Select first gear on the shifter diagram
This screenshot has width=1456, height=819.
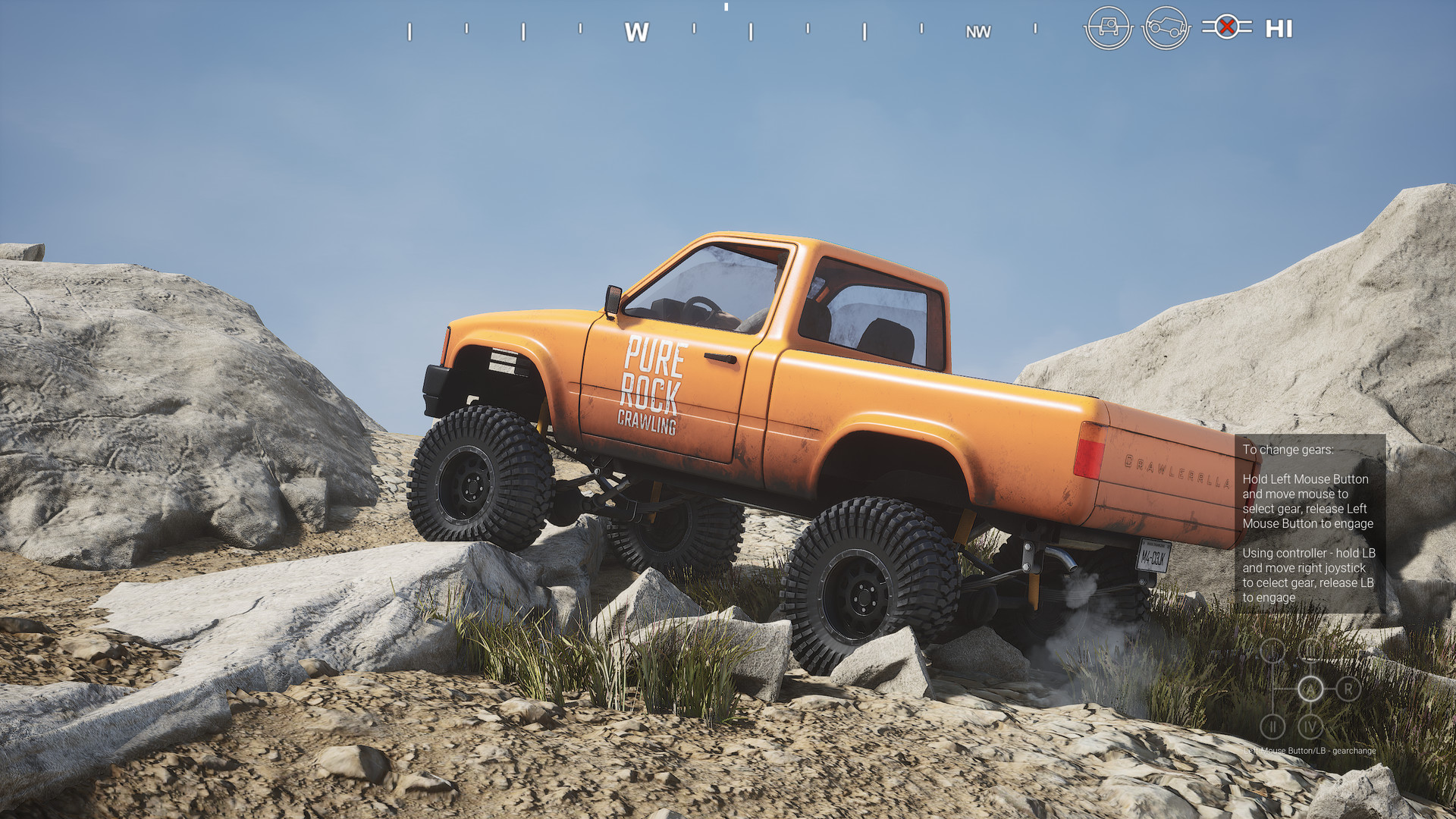1272,650
